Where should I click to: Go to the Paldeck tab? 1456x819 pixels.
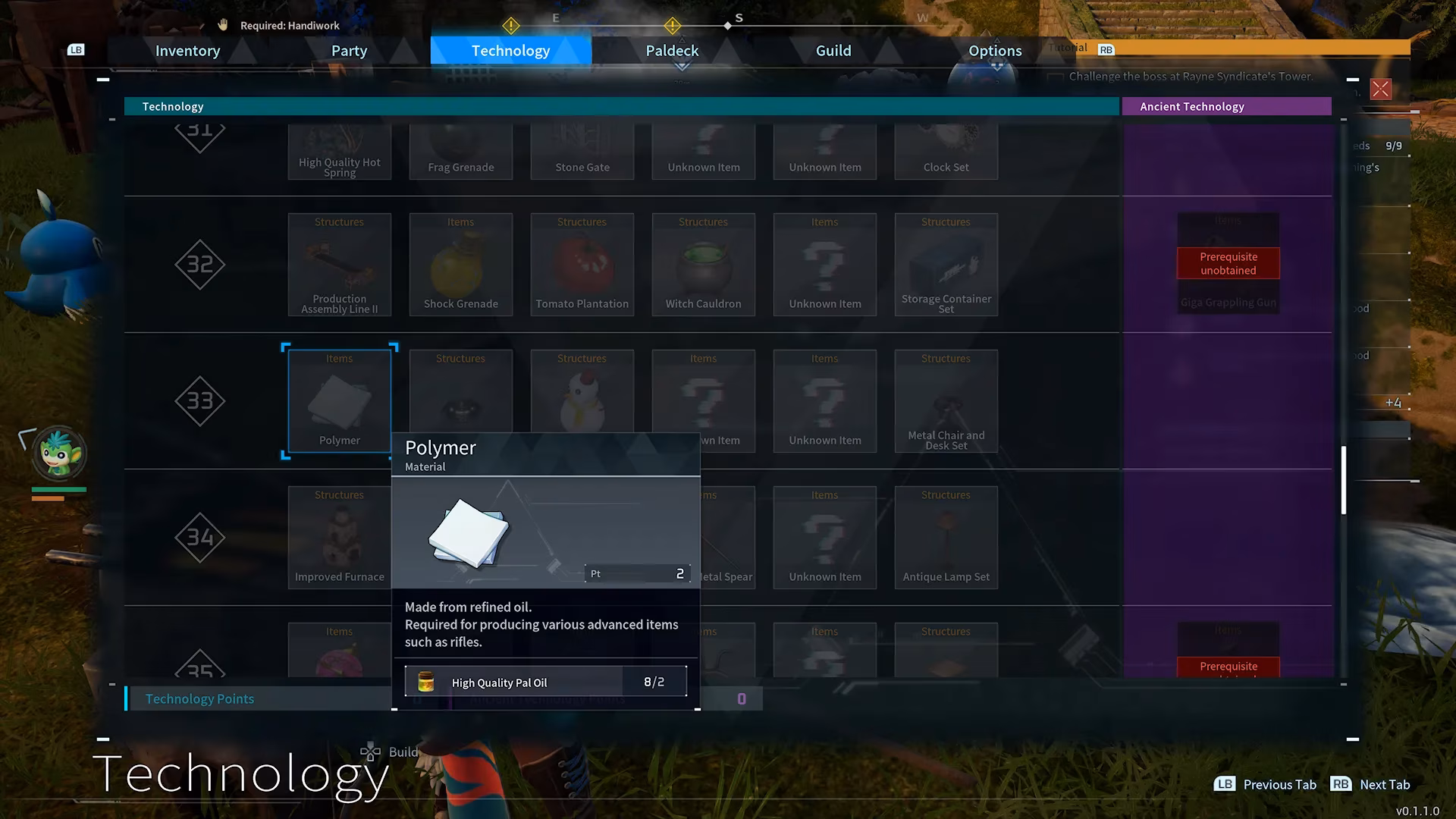pos(672,51)
